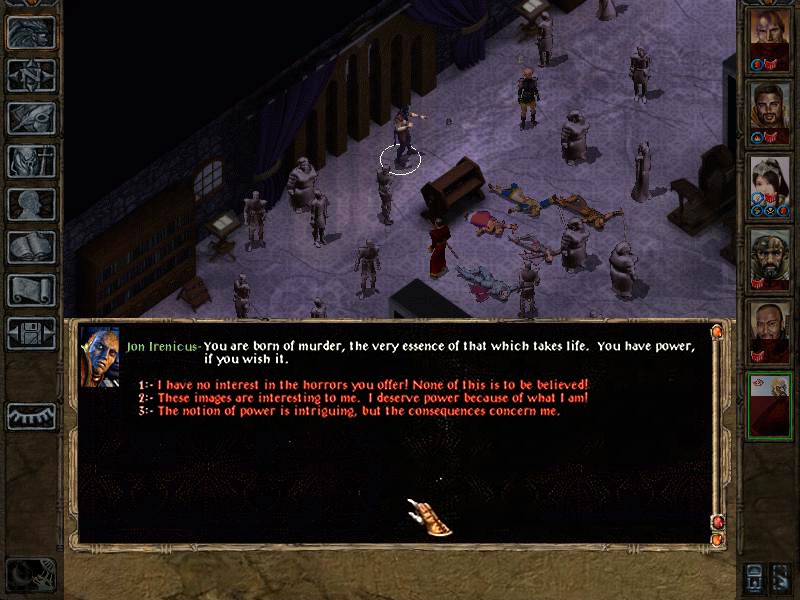This screenshot has height=600, width=800.
Task: Select reply "The notion of power is intriguing"
Action: click(x=358, y=411)
